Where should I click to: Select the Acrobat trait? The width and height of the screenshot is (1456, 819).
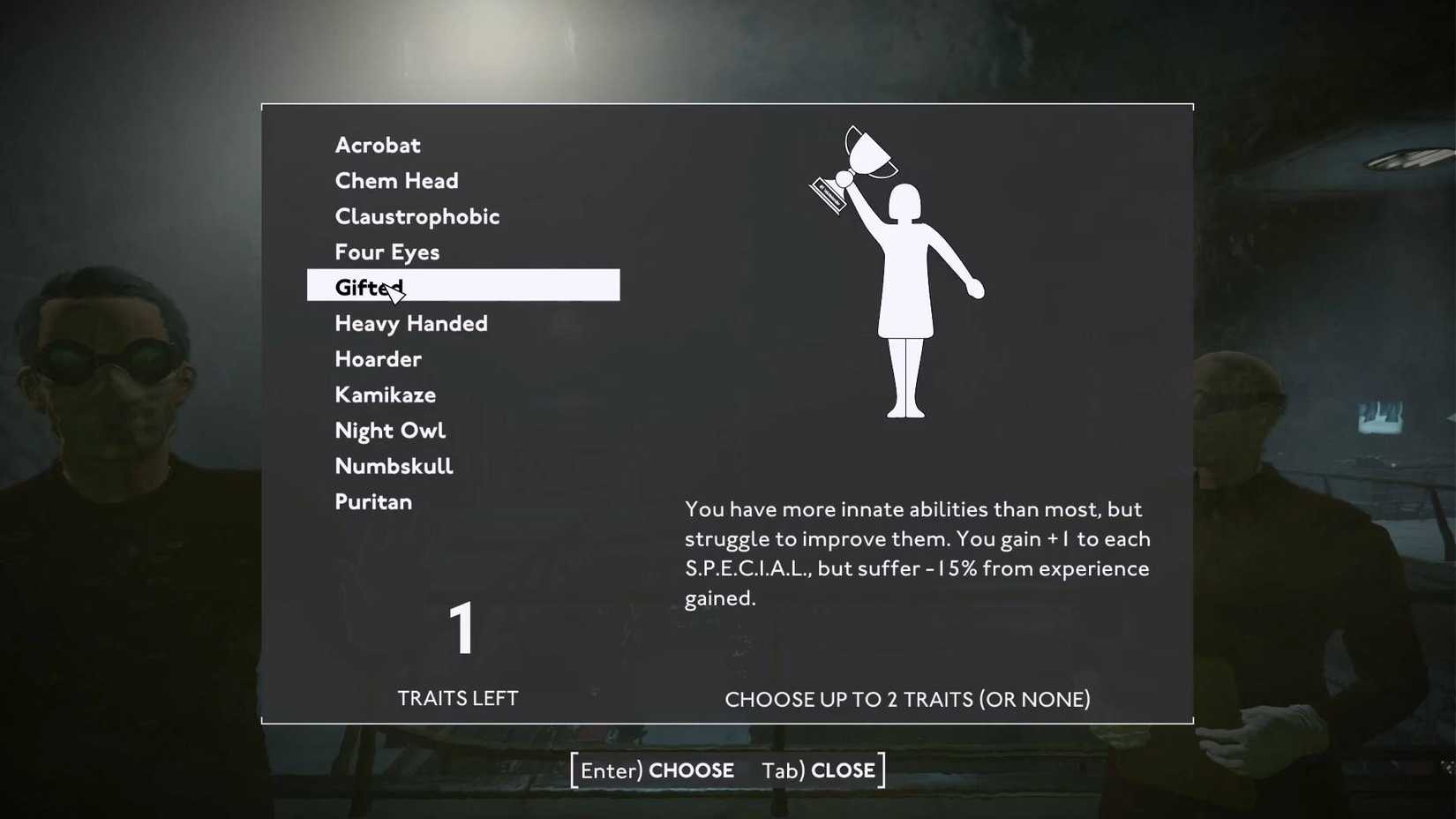(377, 145)
